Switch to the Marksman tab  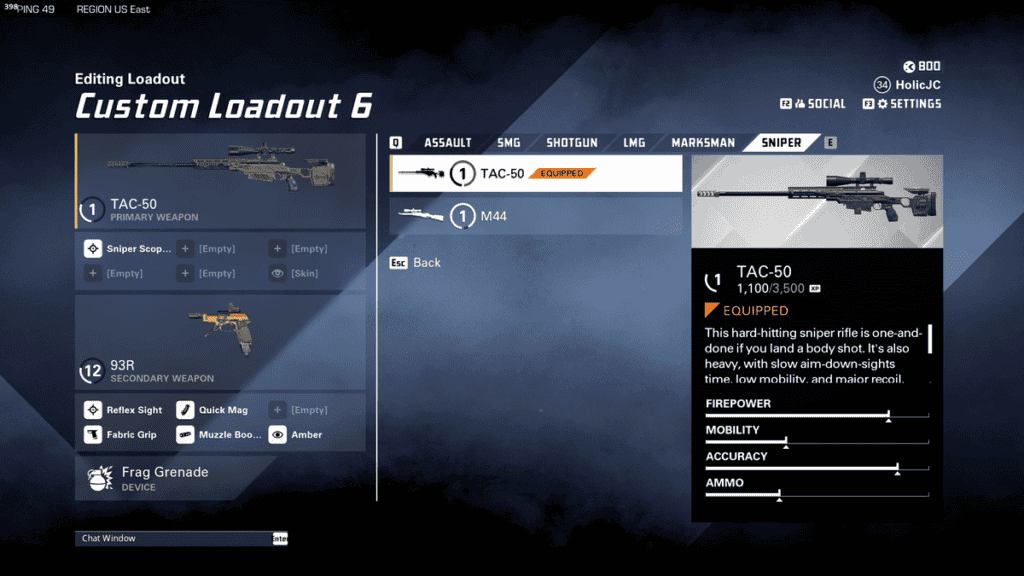pos(703,143)
